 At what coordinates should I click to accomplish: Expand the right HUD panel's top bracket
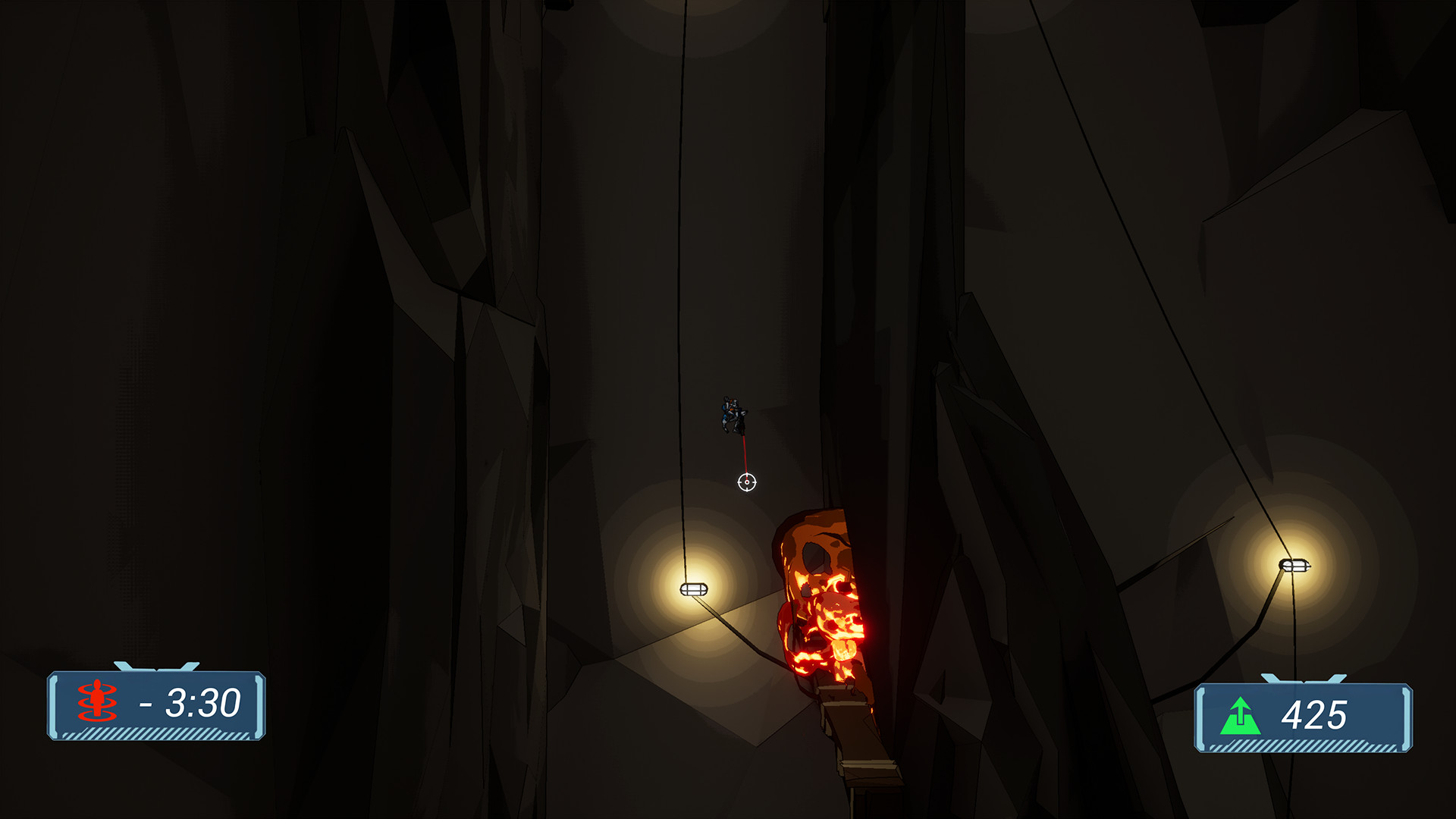click(1304, 677)
